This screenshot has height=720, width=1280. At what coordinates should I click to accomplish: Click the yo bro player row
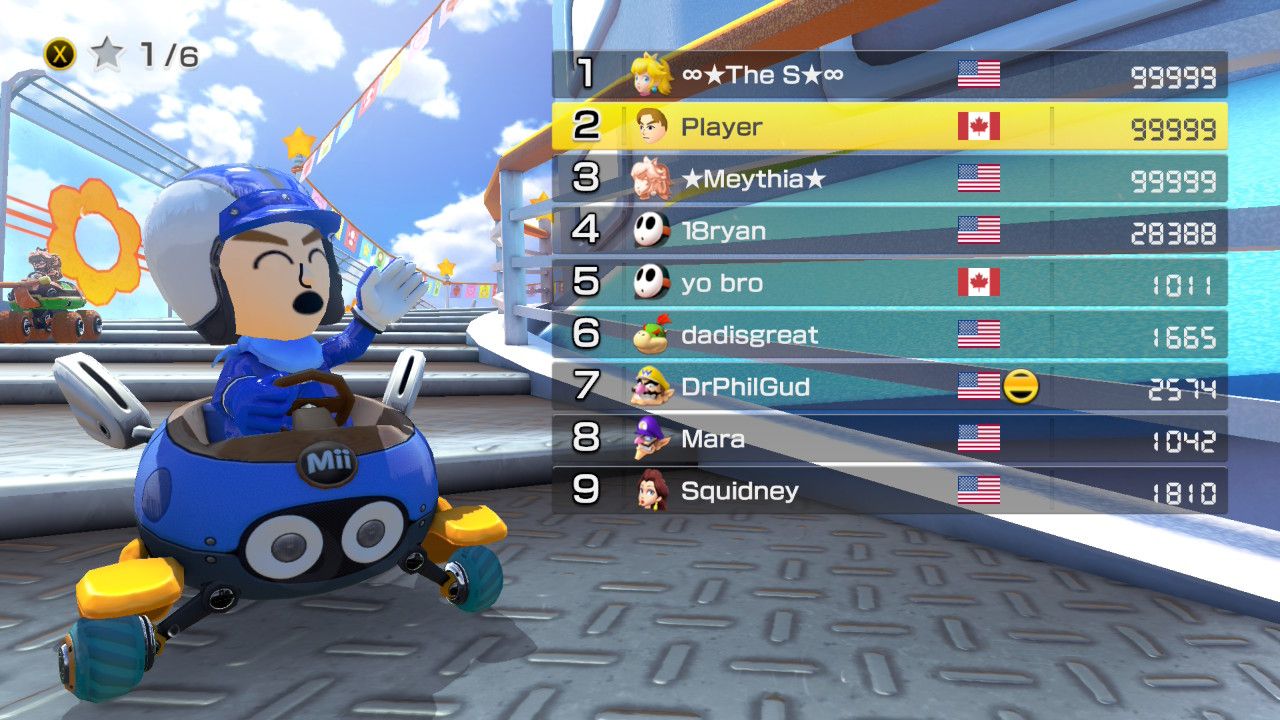point(890,283)
